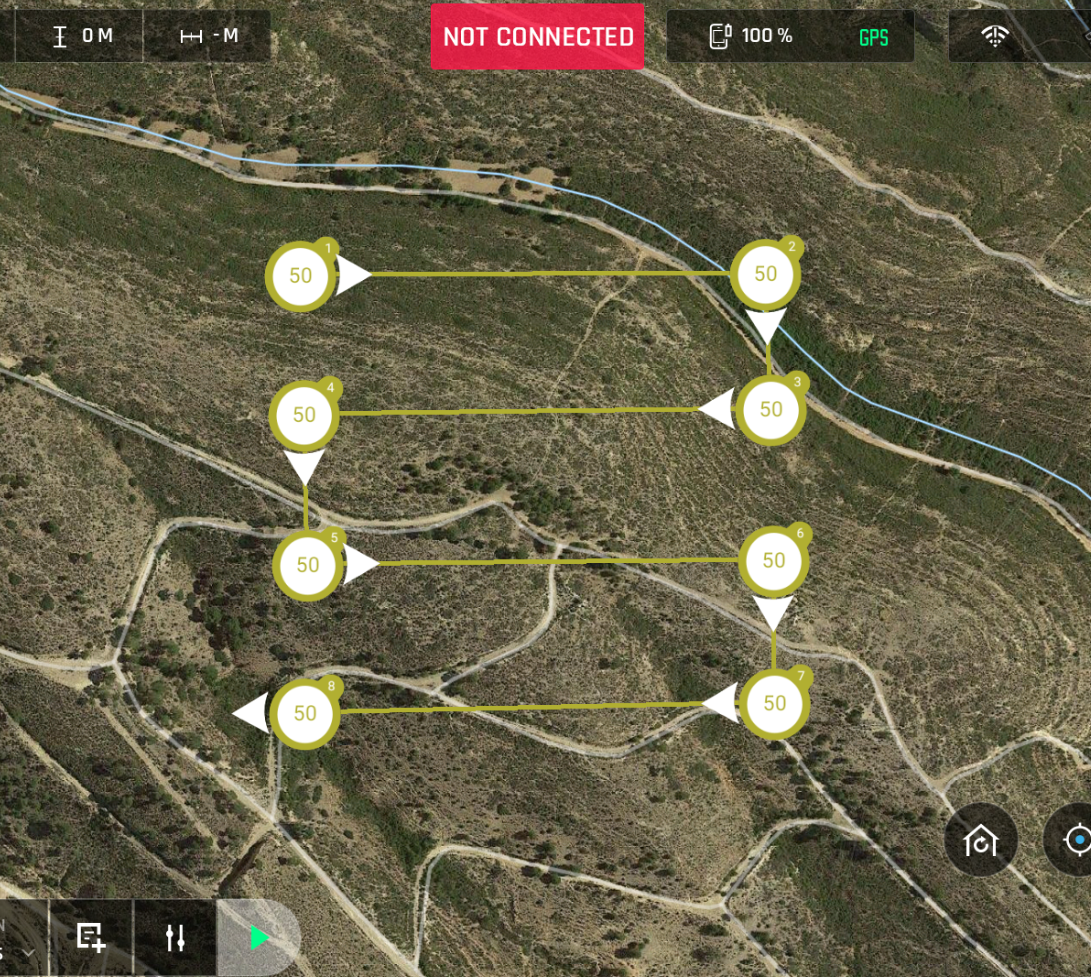Open the Wi-Fi signal status
Image resolution: width=1091 pixels, height=977 pixels.
(994, 37)
